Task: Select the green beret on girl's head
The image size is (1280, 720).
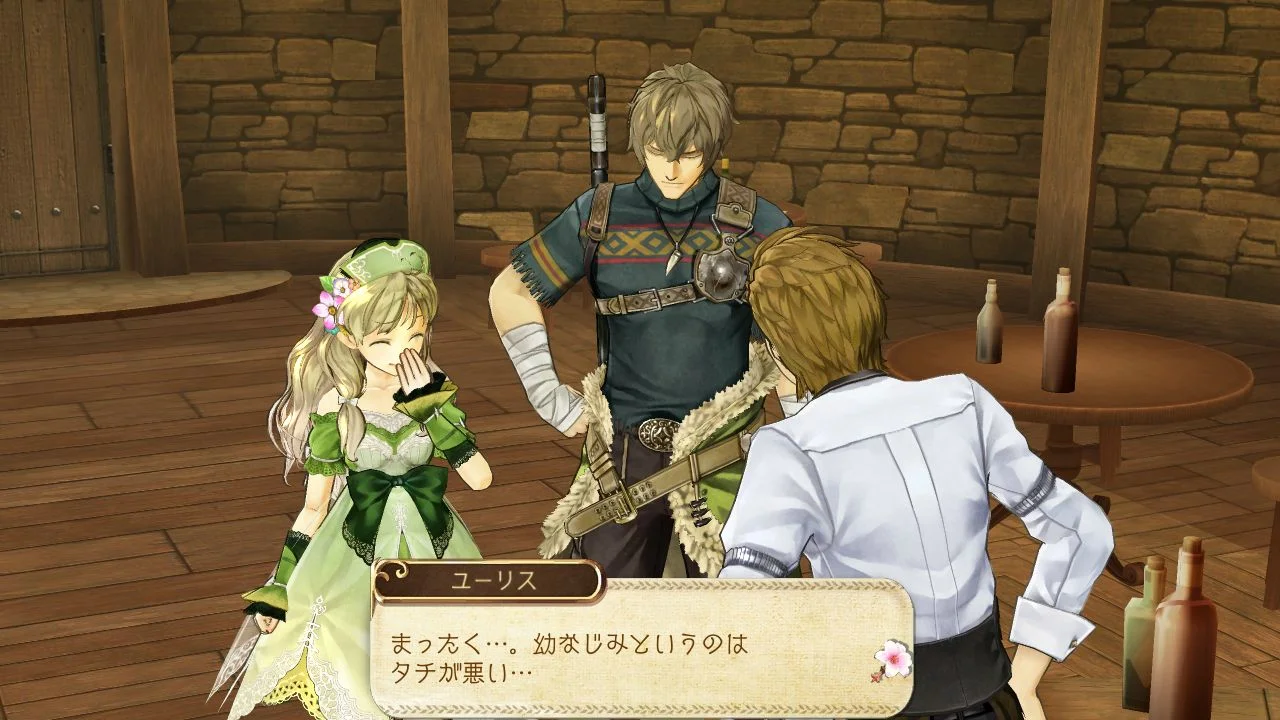Action: 385,263
